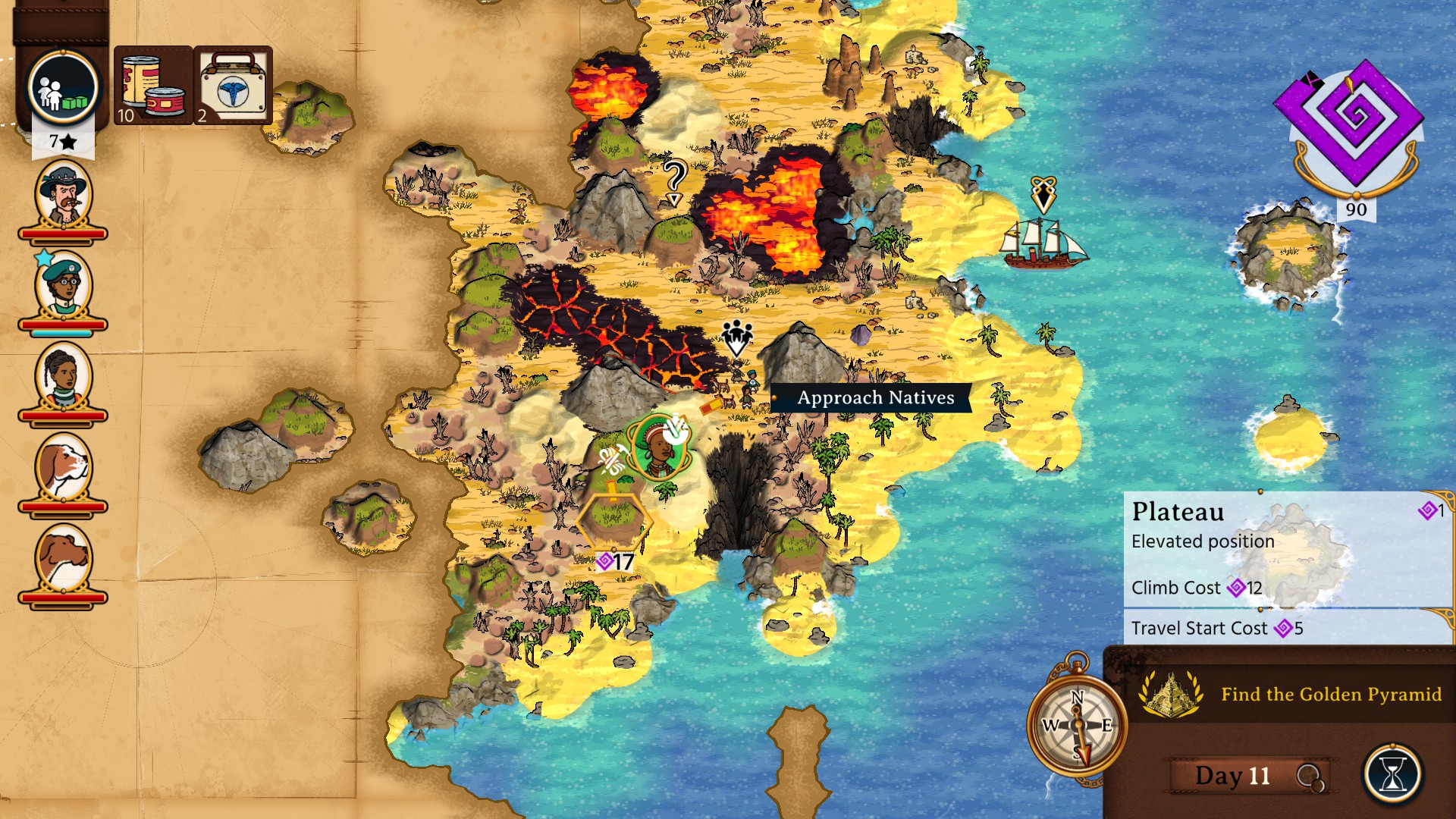Select the braided-hair companion portrait

[x=63, y=378]
